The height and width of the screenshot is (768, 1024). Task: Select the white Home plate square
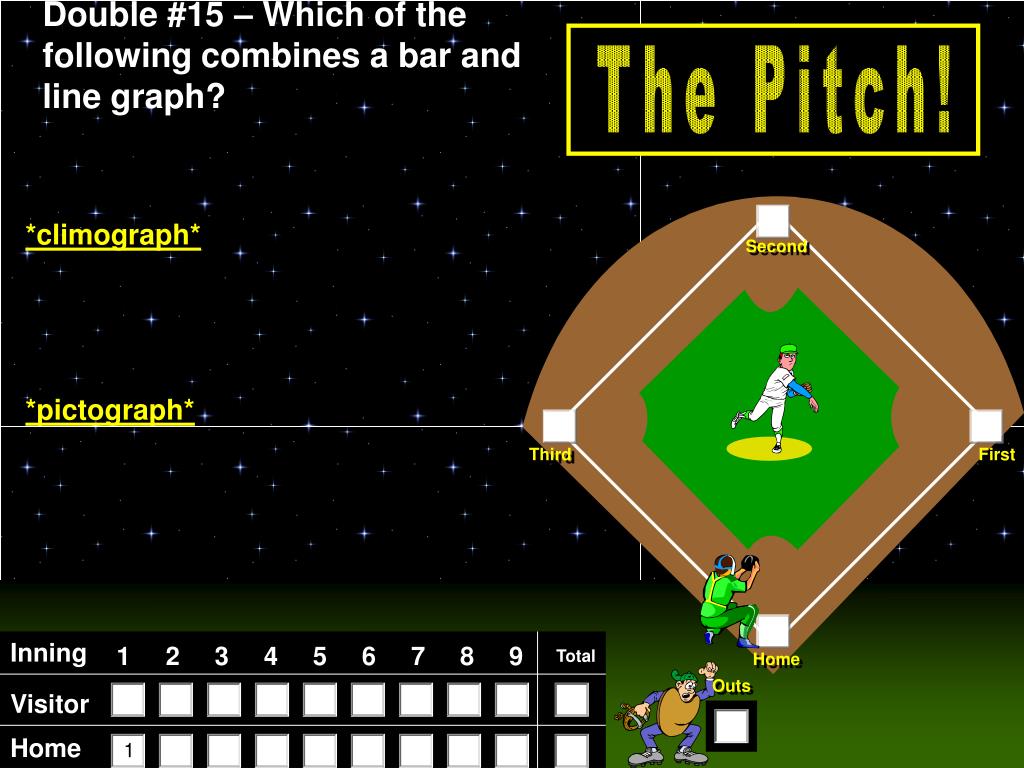point(773,631)
